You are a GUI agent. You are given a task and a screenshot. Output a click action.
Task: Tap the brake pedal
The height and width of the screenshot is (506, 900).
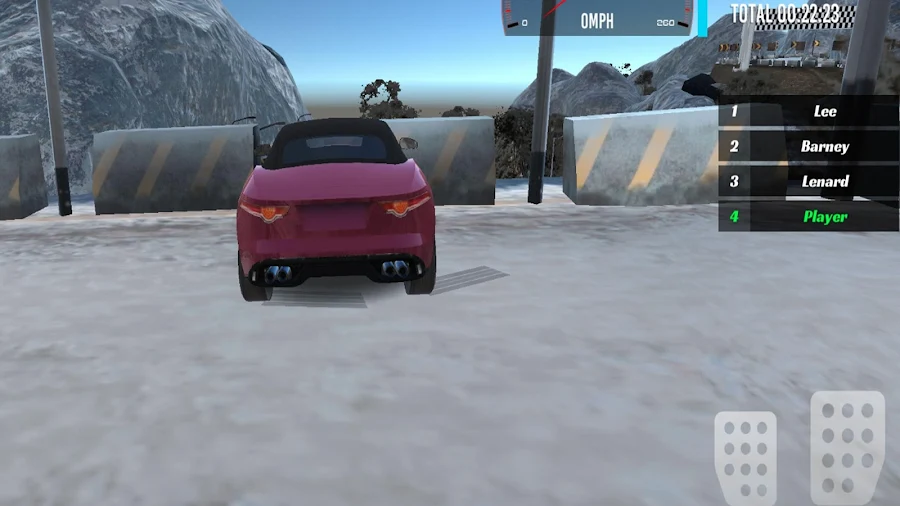tap(745, 456)
